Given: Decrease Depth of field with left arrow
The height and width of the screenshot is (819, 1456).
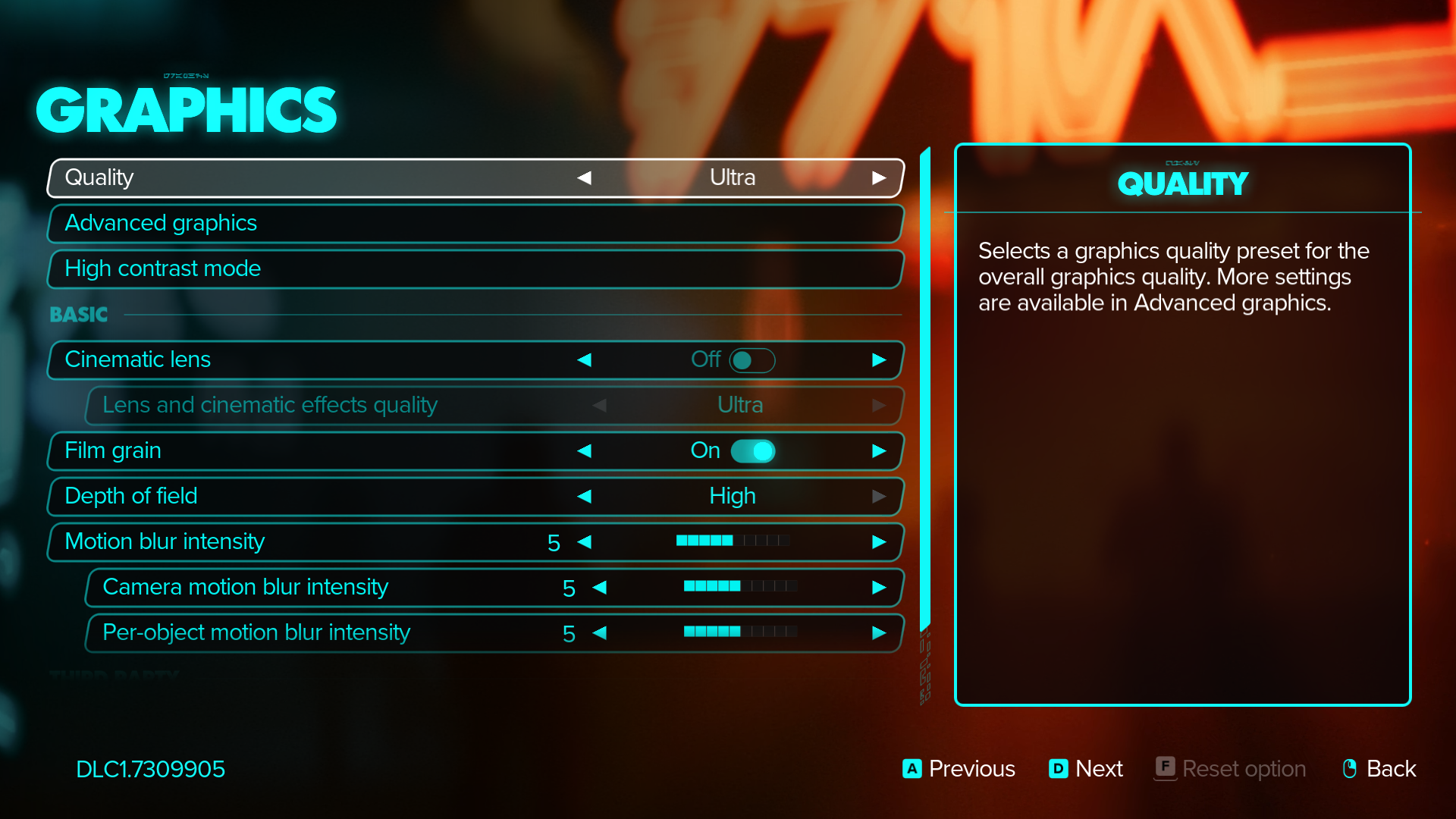Looking at the screenshot, I should 584,496.
